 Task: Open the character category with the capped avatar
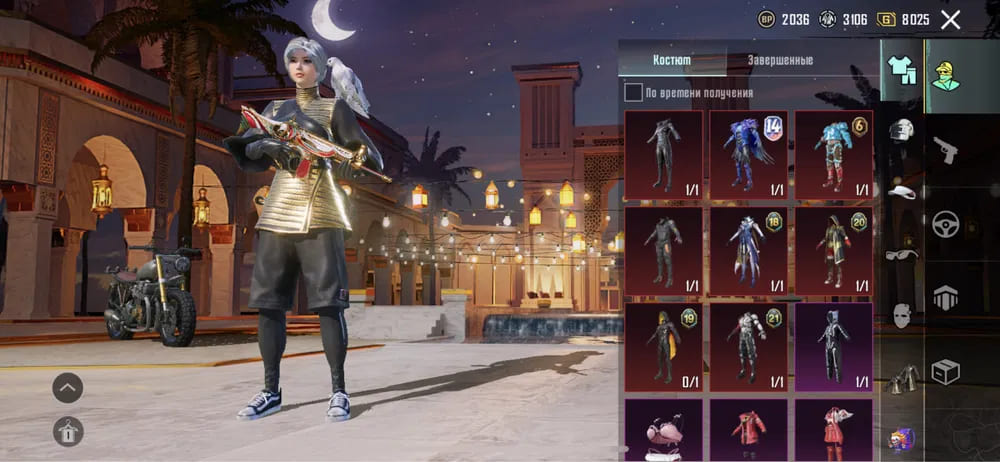click(946, 71)
